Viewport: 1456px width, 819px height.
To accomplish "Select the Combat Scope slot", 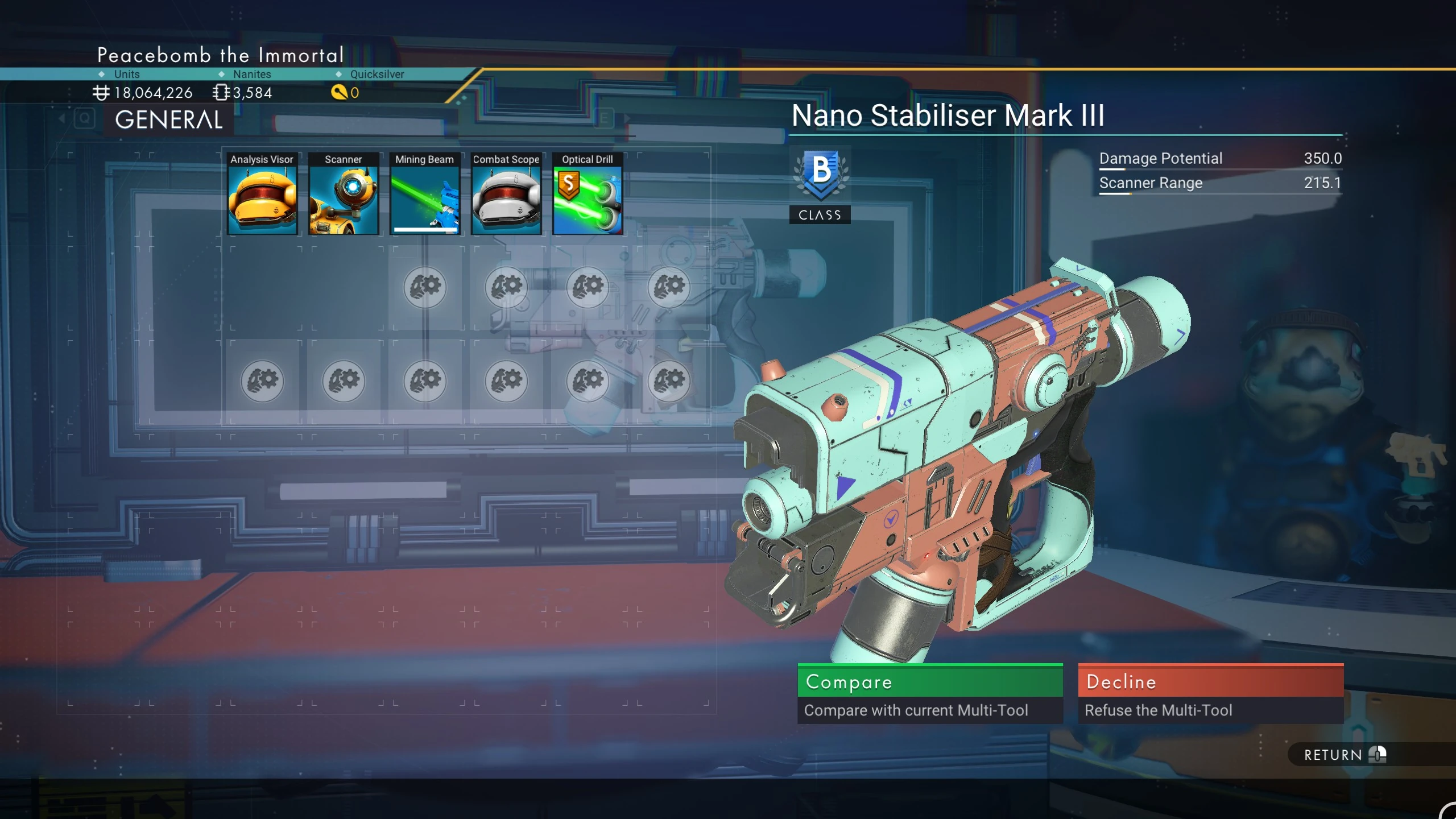I will click(506, 194).
